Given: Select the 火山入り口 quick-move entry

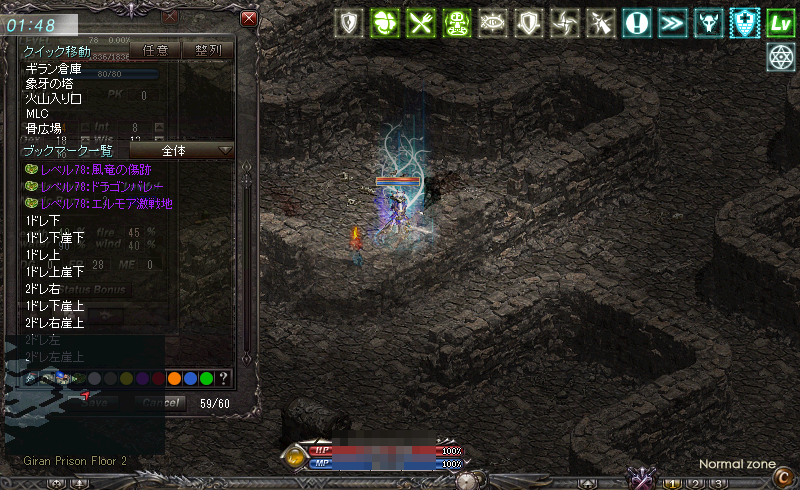Looking at the screenshot, I should 54,98.
